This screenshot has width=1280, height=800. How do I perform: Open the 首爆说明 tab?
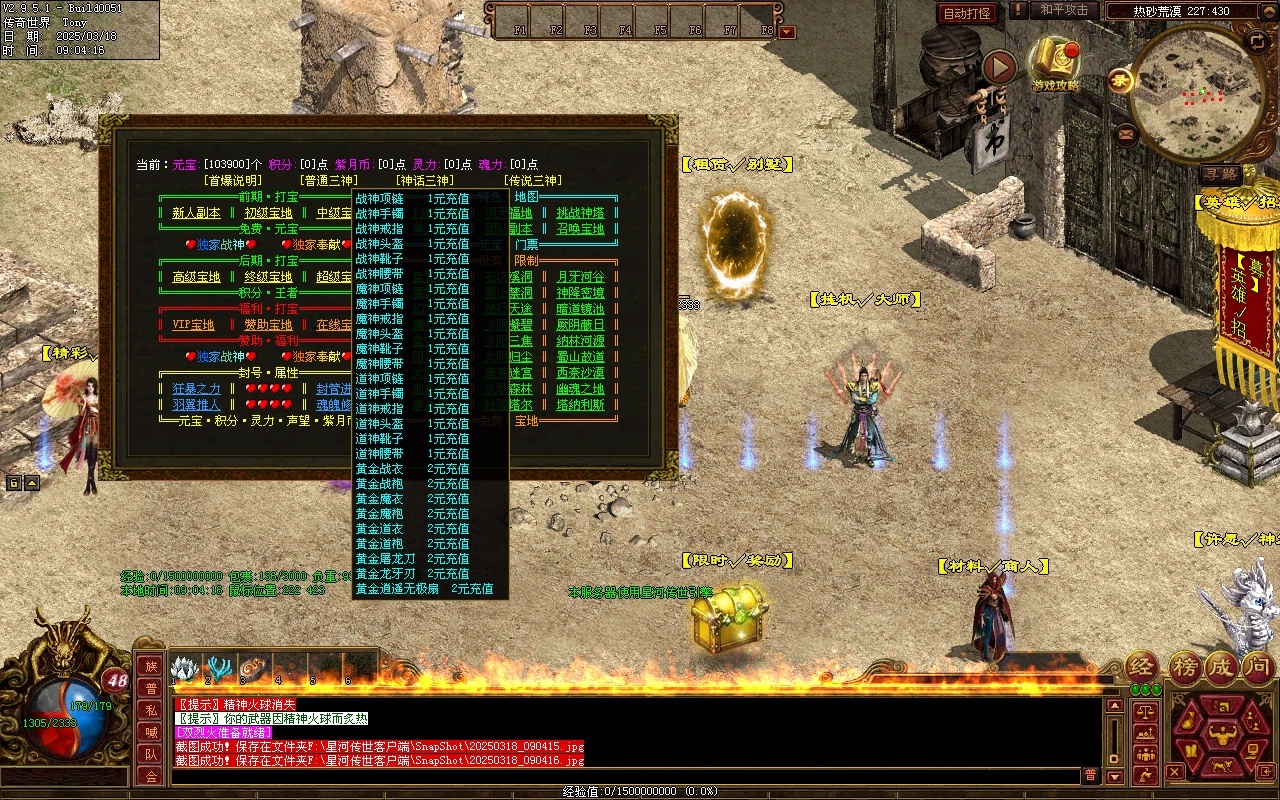point(233,181)
